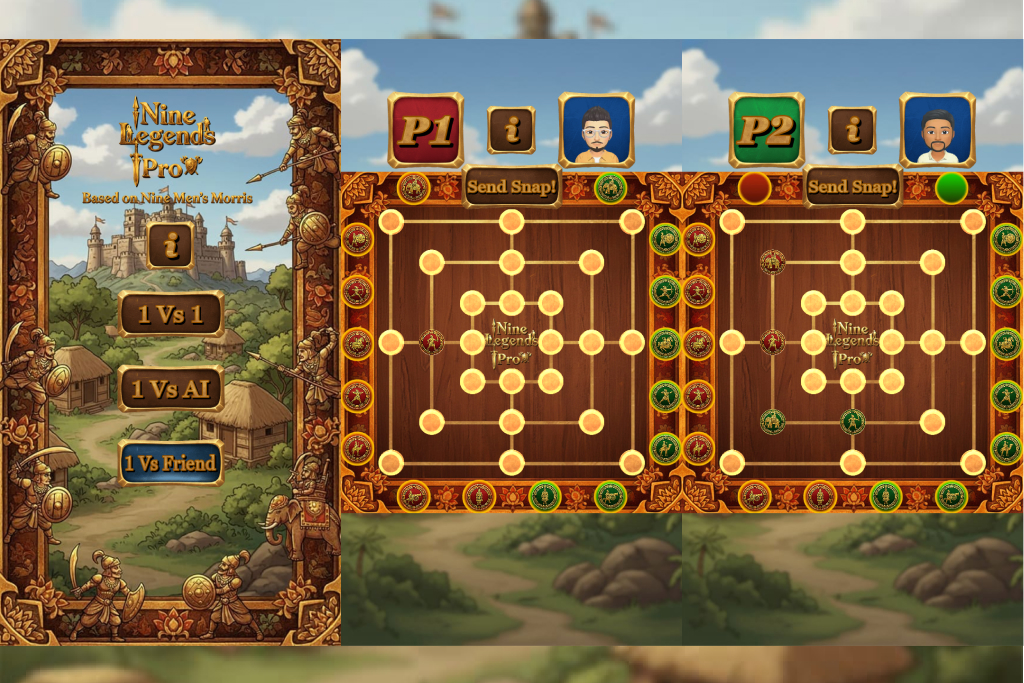Select the 1 Vs Friend option
Image resolution: width=1024 pixels, height=683 pixels.
[x=171, y=463]
